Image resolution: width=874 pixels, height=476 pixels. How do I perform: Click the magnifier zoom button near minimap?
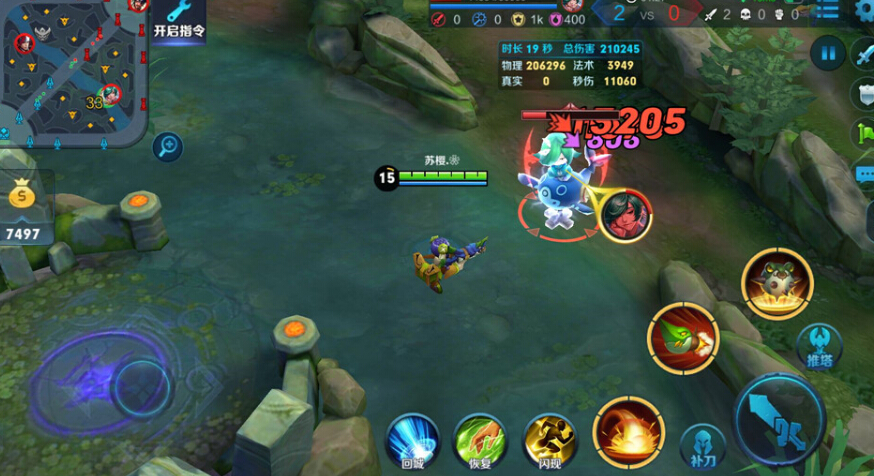click(x=167, y=148)
